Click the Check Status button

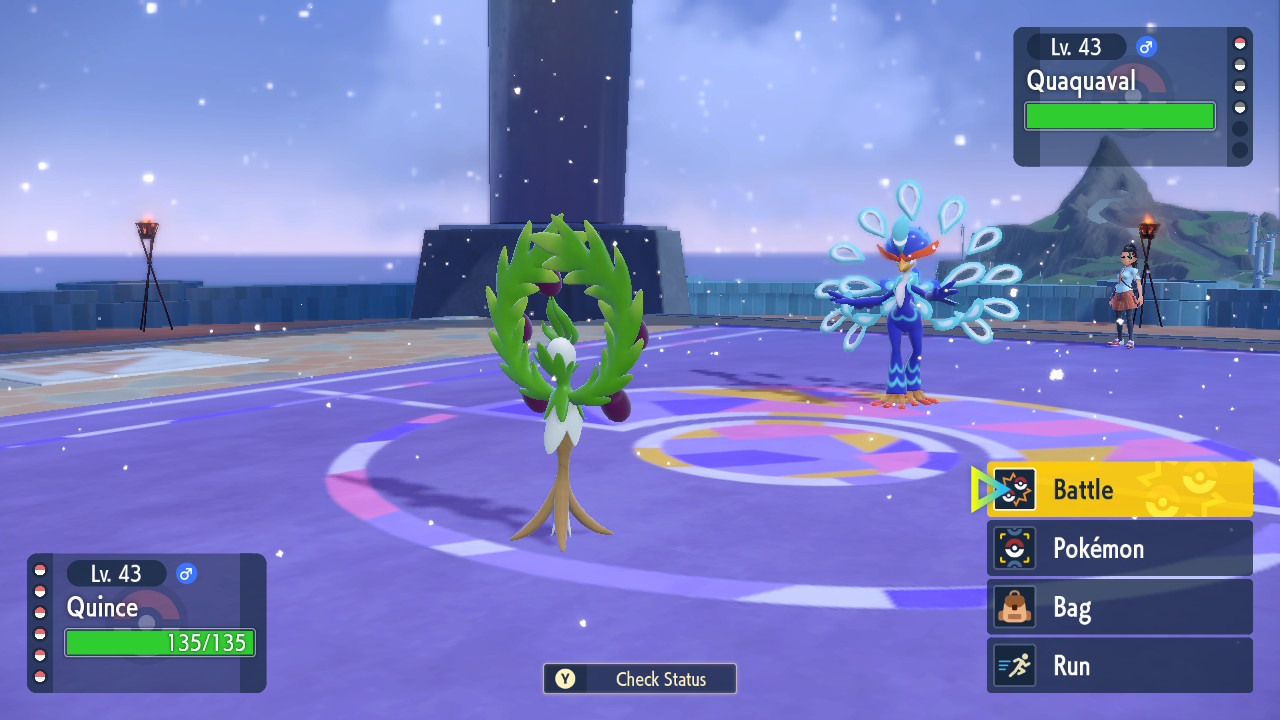(640, 679)
